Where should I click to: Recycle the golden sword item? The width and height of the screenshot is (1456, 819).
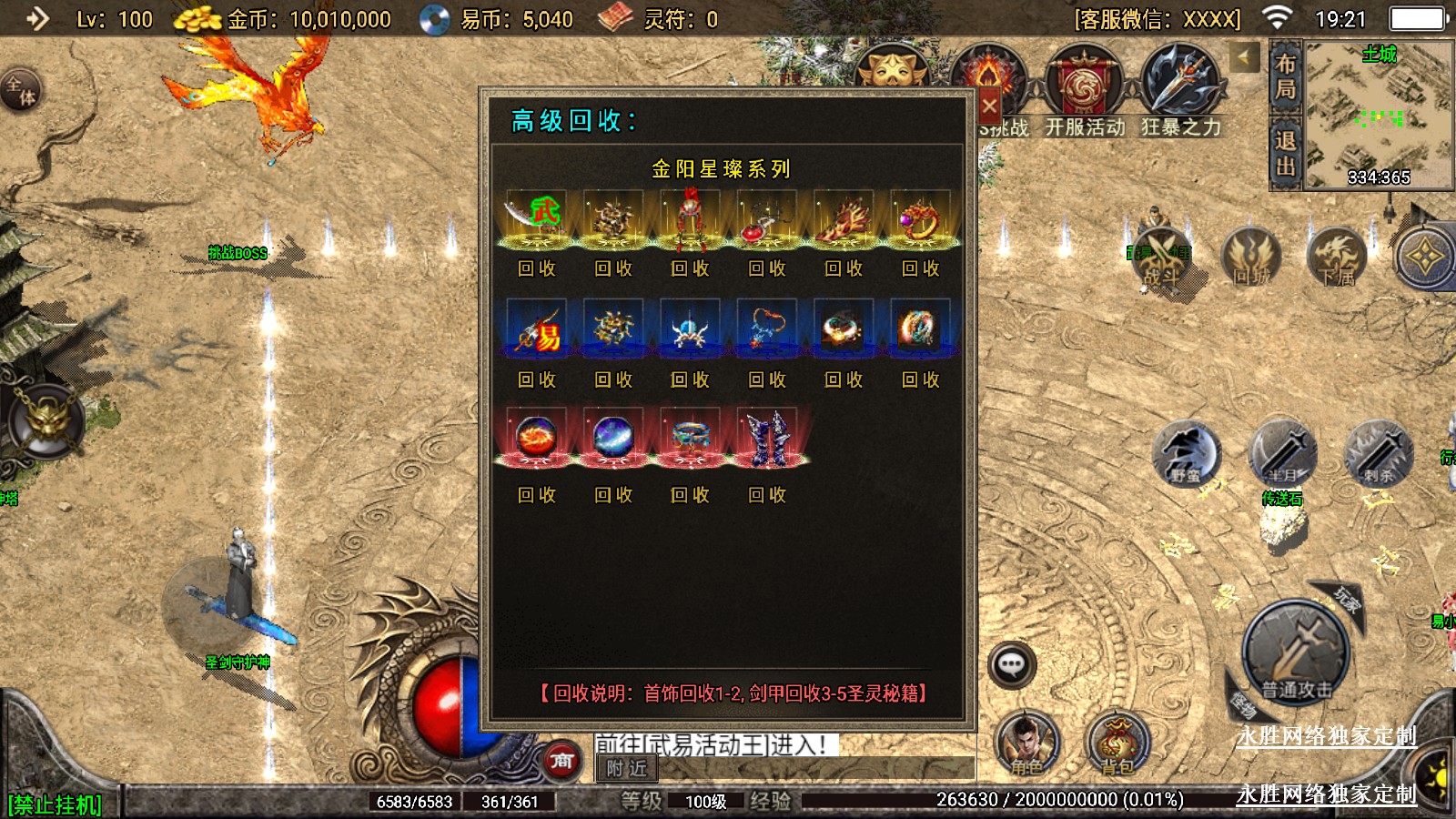click(537, 268)
